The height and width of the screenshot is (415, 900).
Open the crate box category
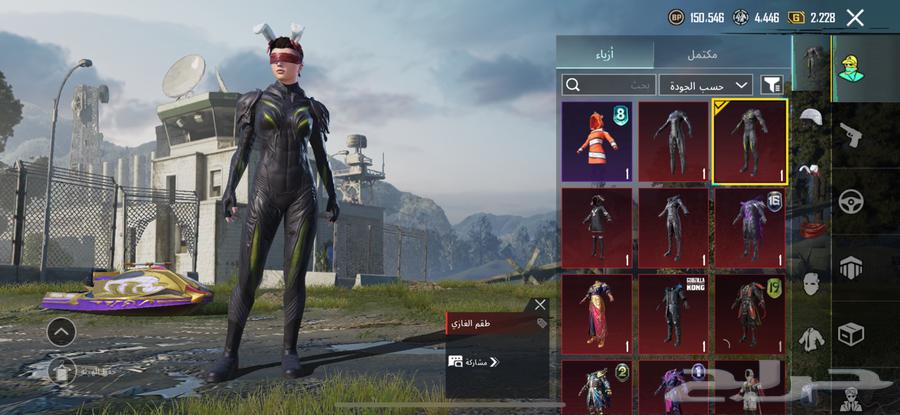(851, 332)
